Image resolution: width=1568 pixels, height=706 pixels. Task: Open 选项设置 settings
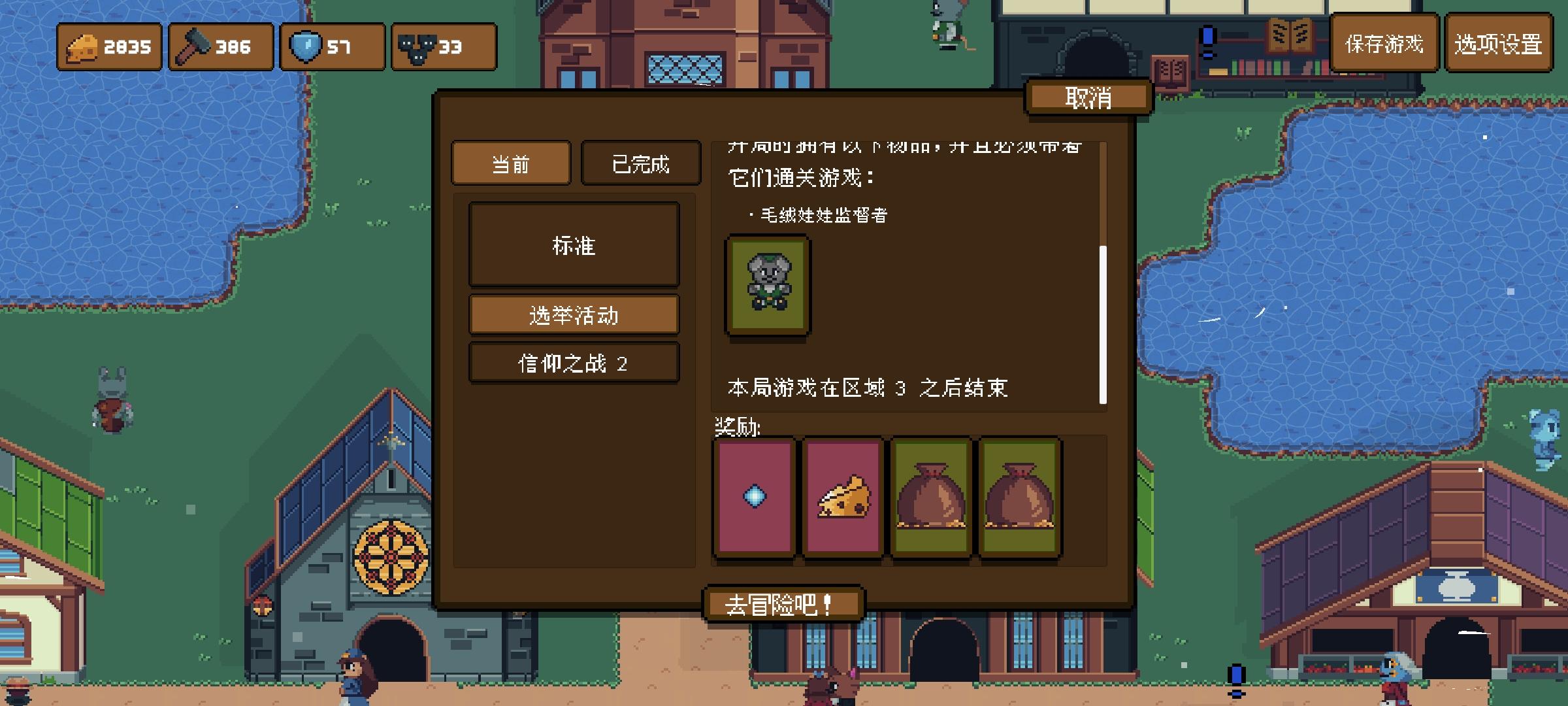click(1498, 46)
